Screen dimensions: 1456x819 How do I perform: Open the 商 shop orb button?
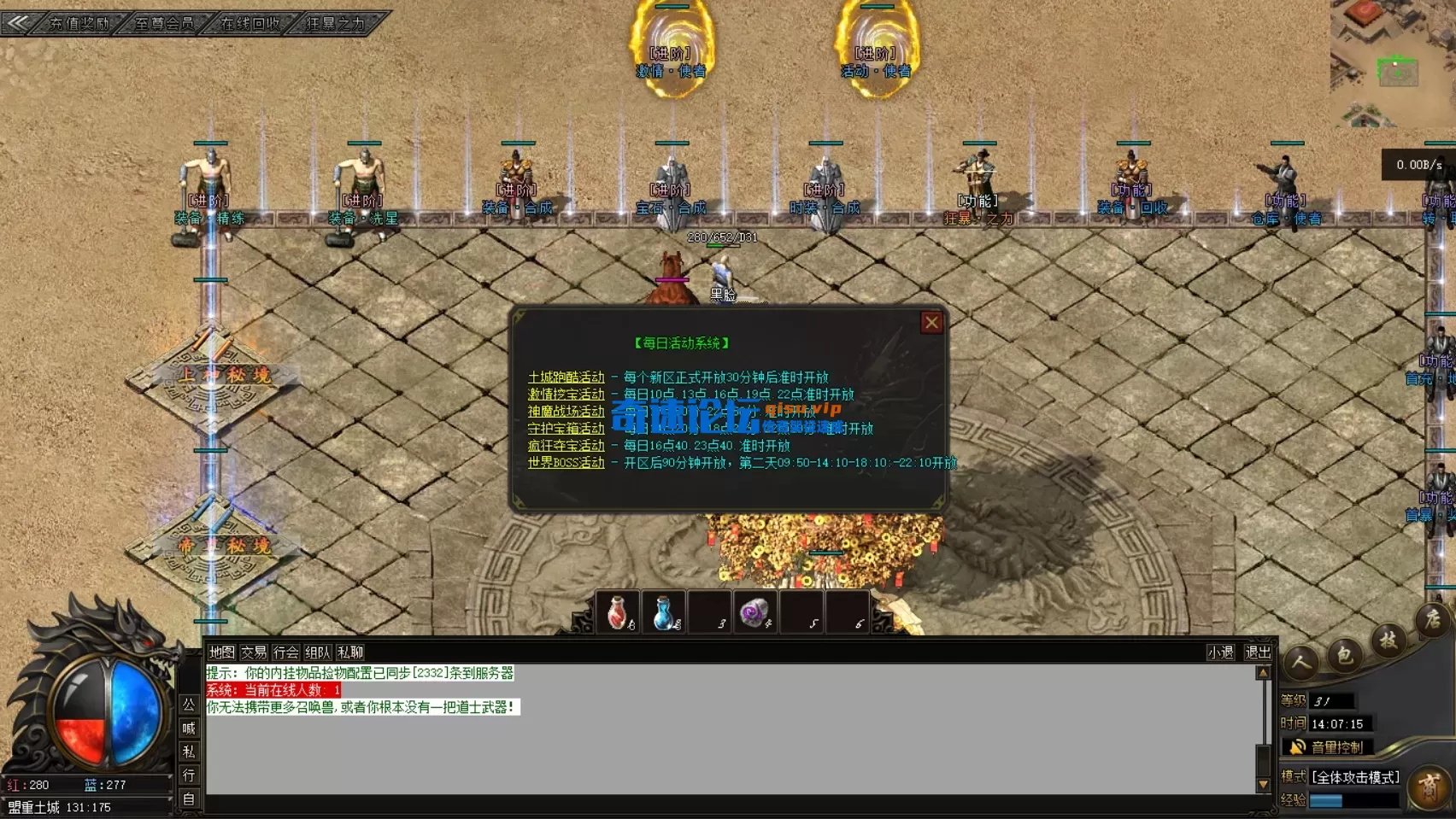[1429, 787]
